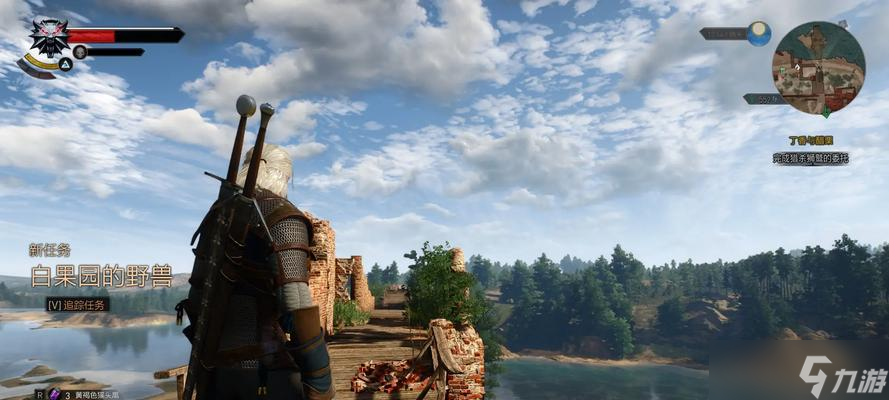Click the purple quick-slot consumable item
The width and height of the screenshot is (889, 400).
(x=55, y=394)
